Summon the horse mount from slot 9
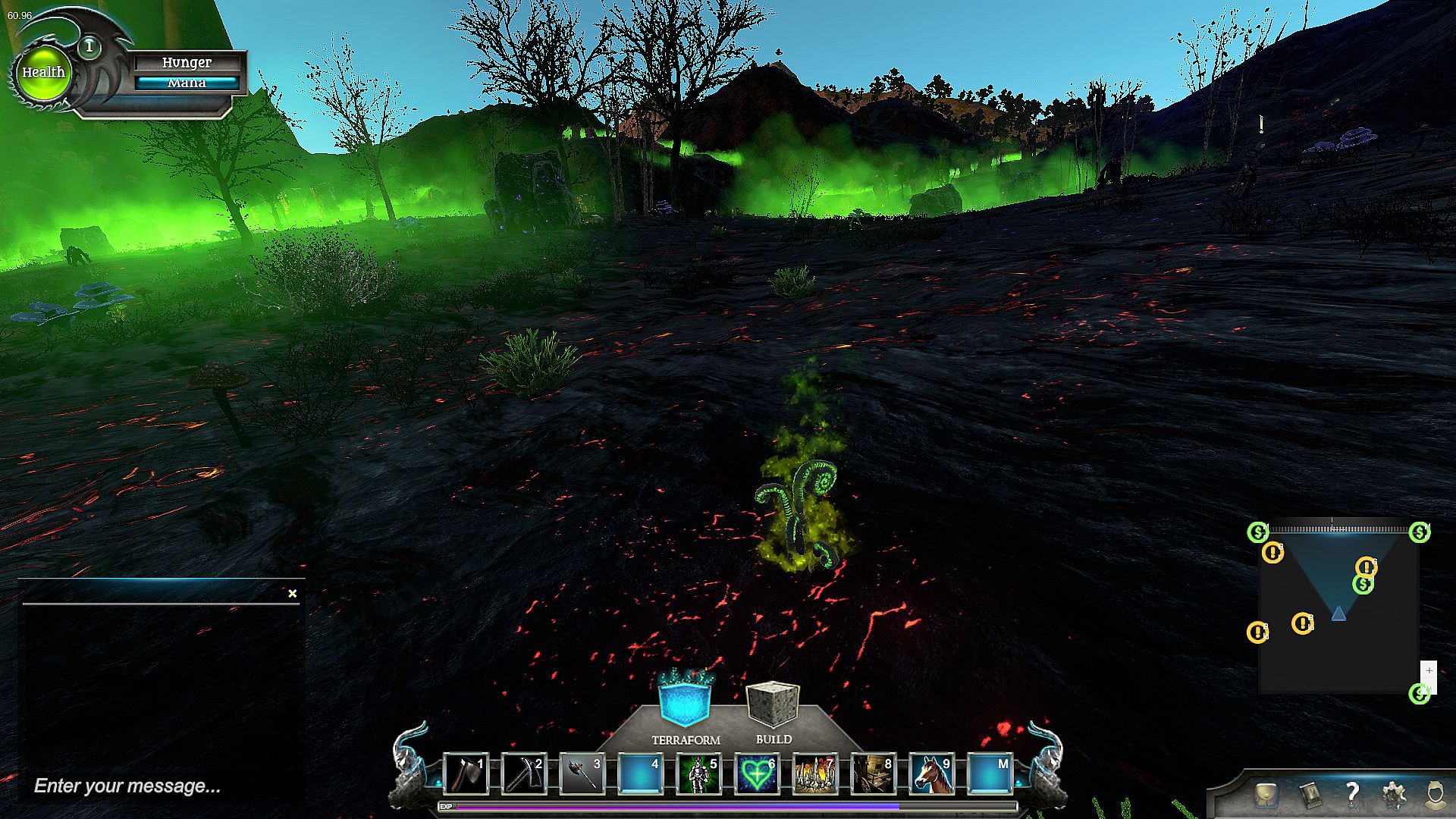Screen dimensions: 1456x819 (932, 774)
